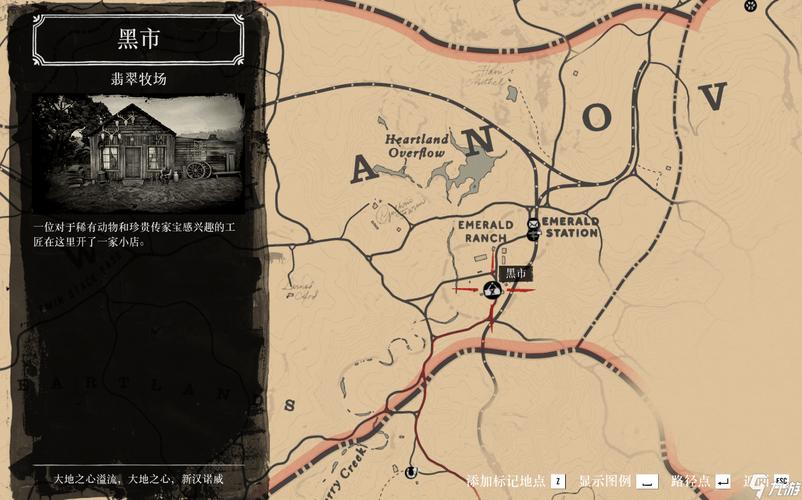This screenshot has height=500, width=802.
Task: Click the map marker near the bottom edge
Action: coord(409,469)
